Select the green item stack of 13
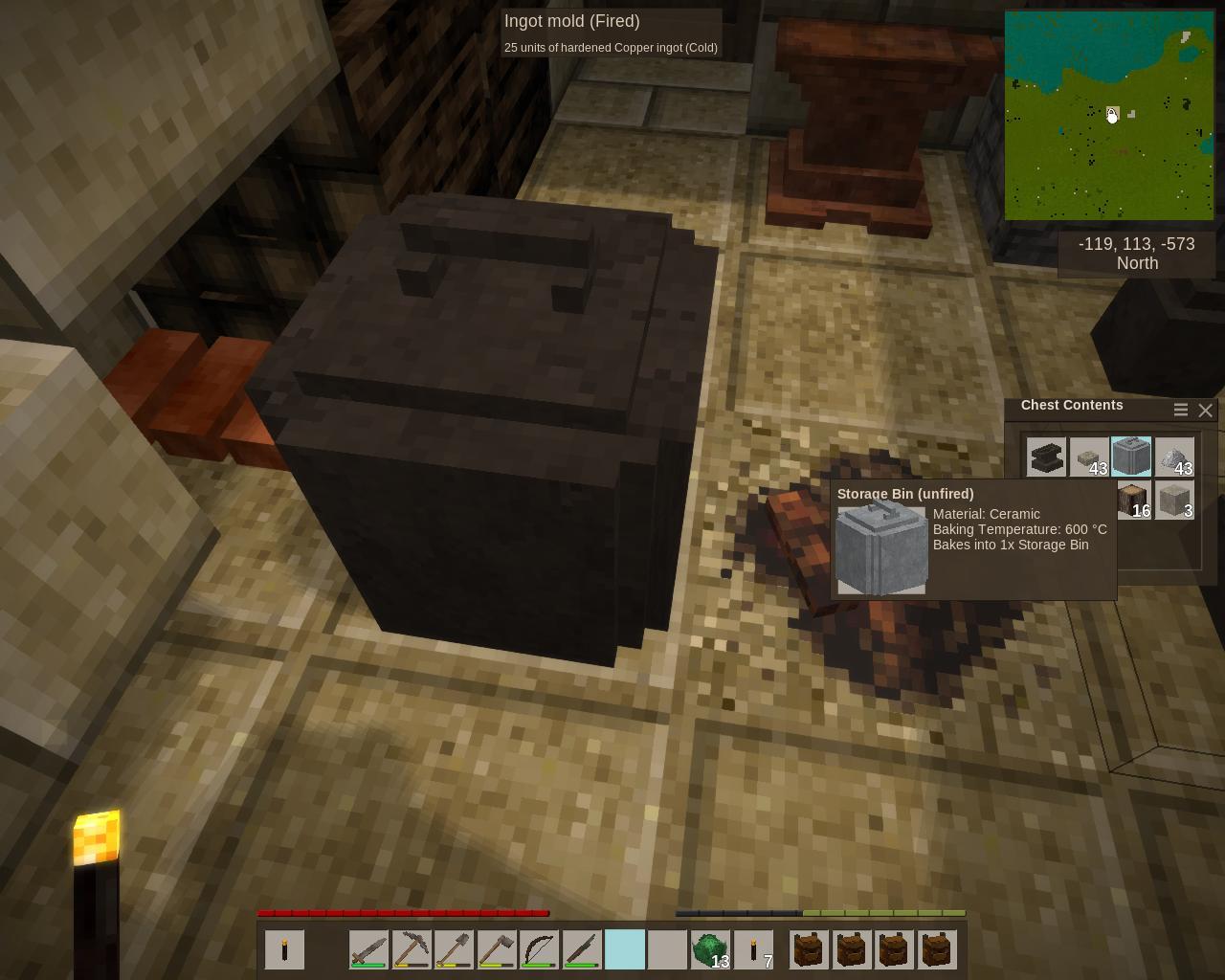Screen dimensions: 1225x980 pyautogui.click(x=710, y=950)
